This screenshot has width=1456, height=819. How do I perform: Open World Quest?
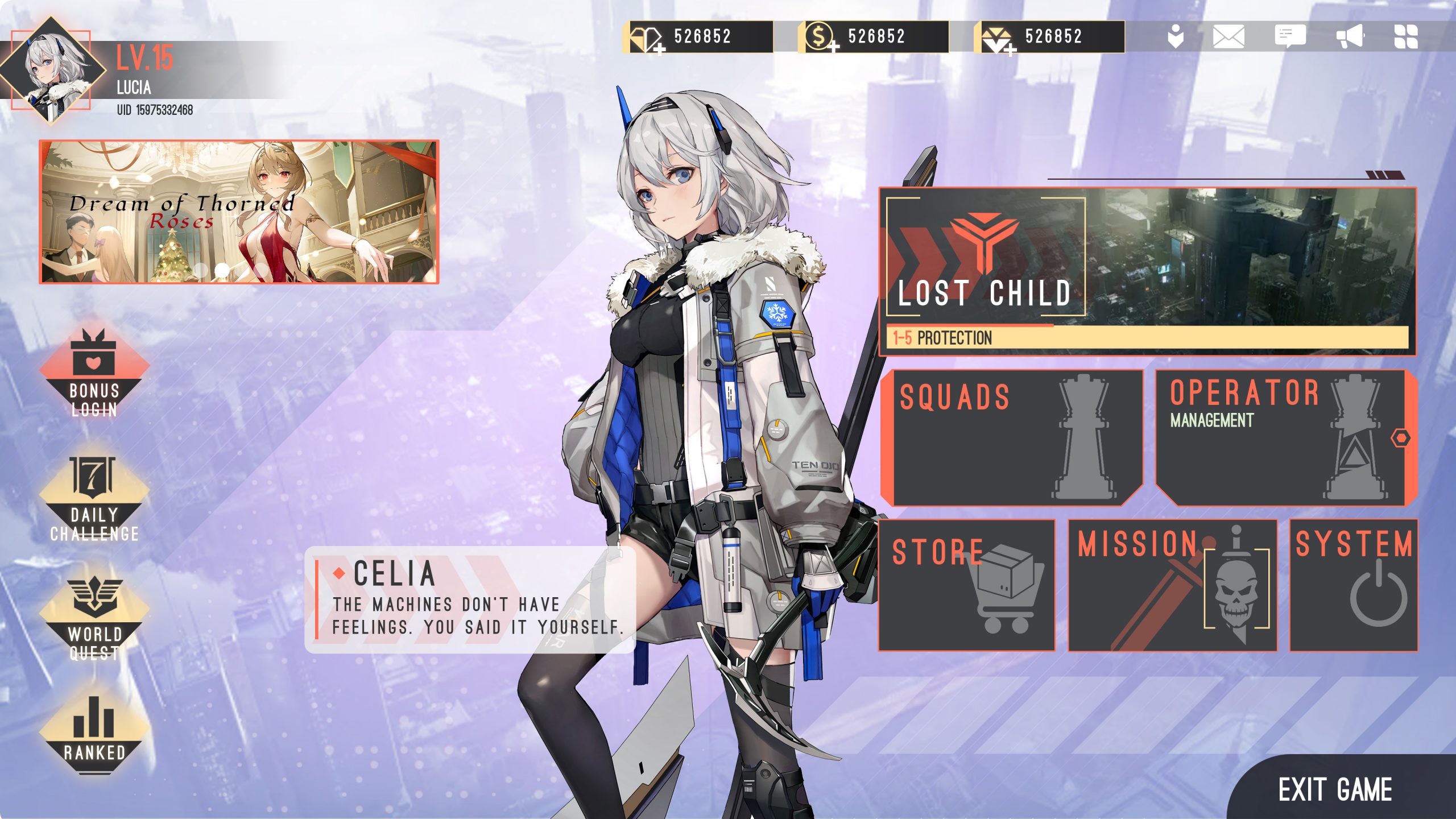tap(94, 618)
